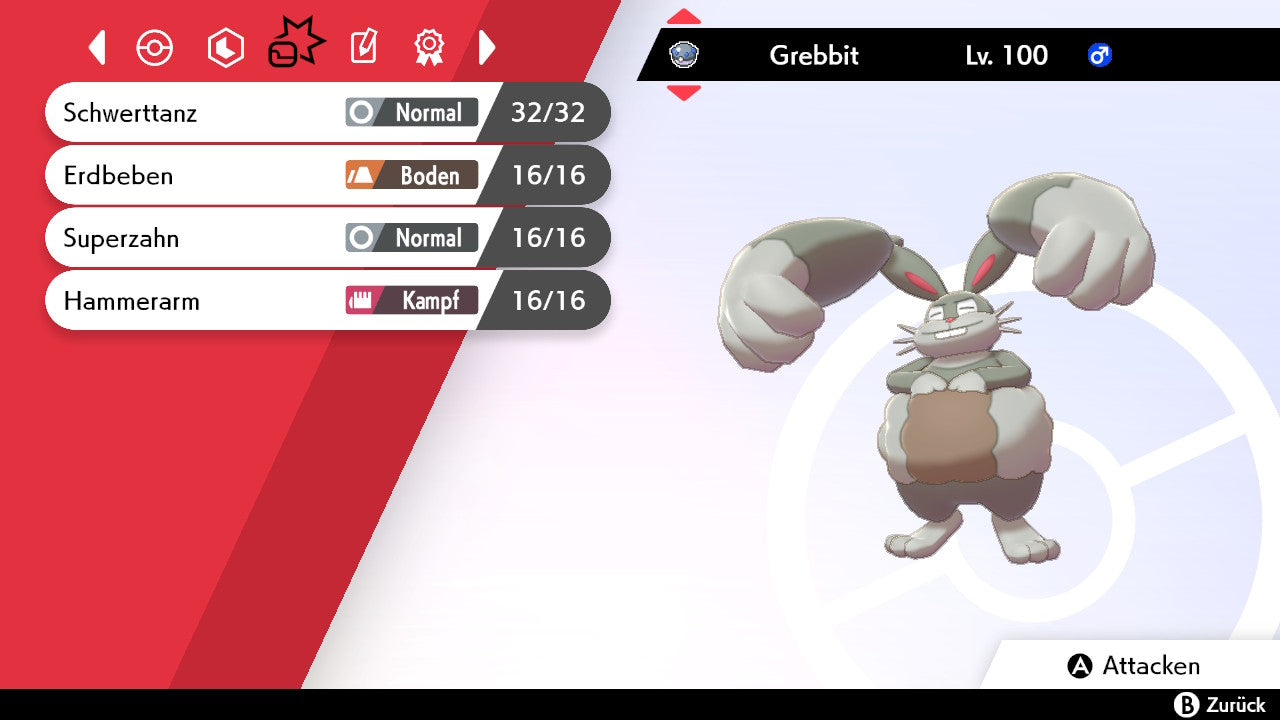Select the moves tab with burst icon

coord(295,45)
